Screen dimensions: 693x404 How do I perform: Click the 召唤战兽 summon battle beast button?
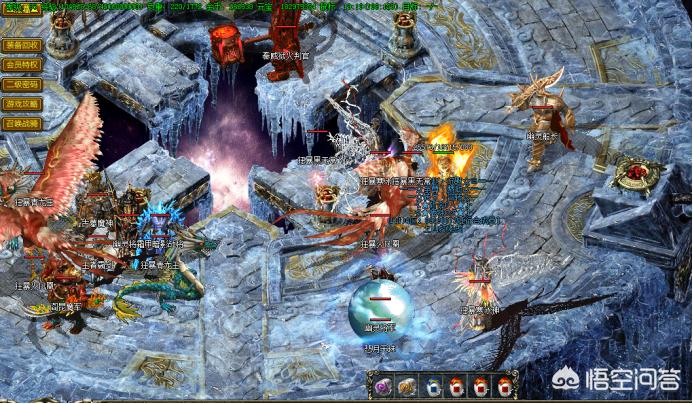pyautogui.click(x=22, y=123)
